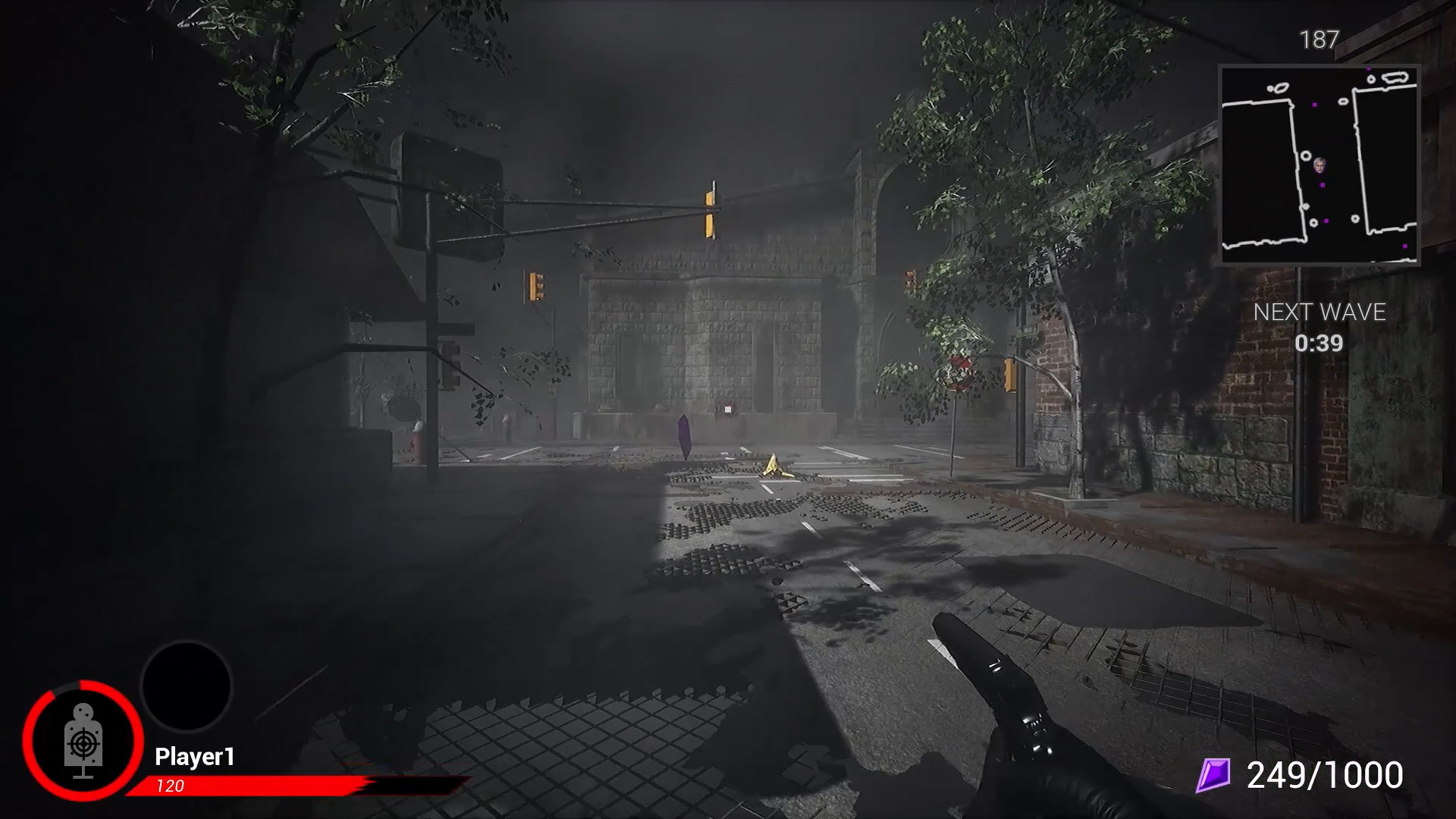Select the Player1 name label
The image size is (1456, 819).
(196, 755)
